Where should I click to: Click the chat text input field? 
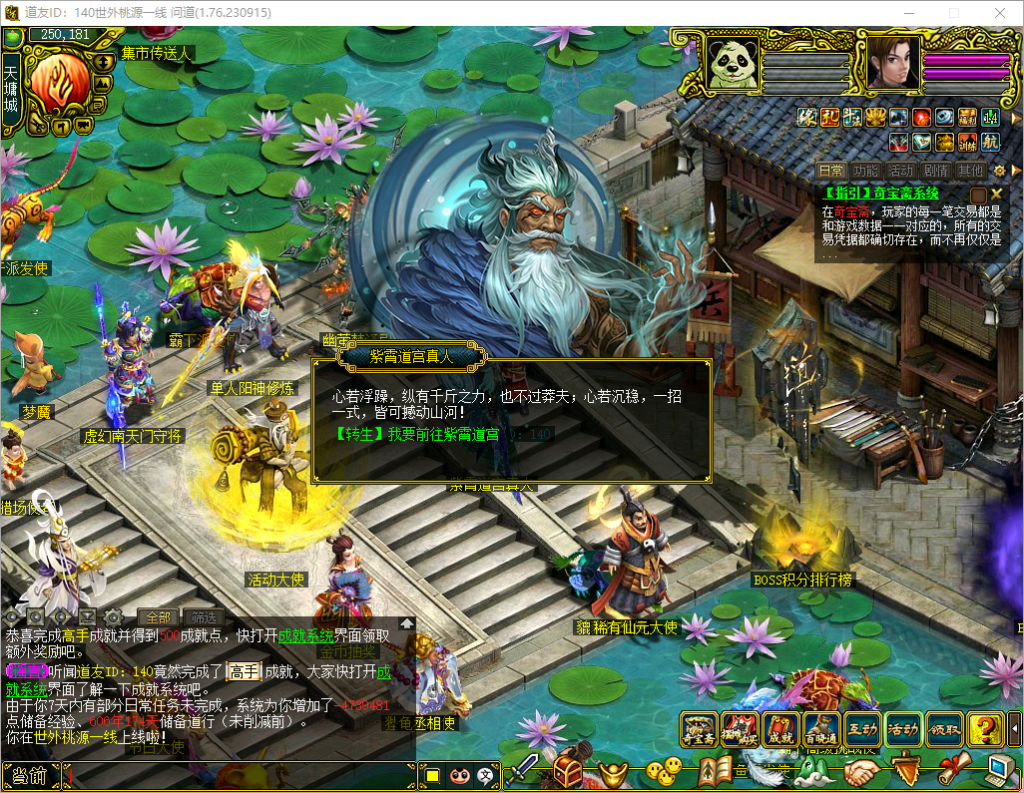tap(240, 775)
